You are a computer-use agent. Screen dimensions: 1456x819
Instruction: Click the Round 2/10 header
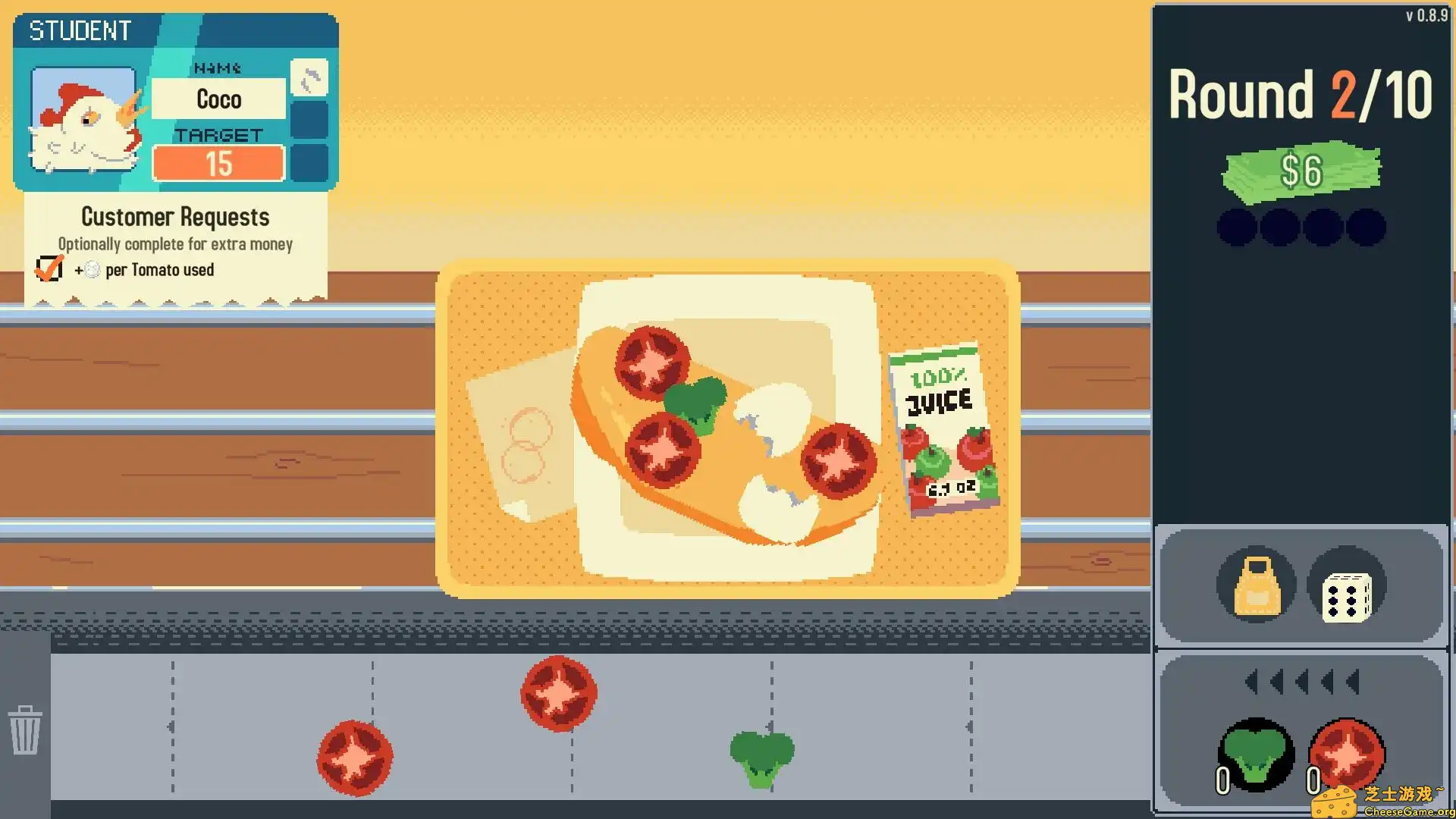1300,94
